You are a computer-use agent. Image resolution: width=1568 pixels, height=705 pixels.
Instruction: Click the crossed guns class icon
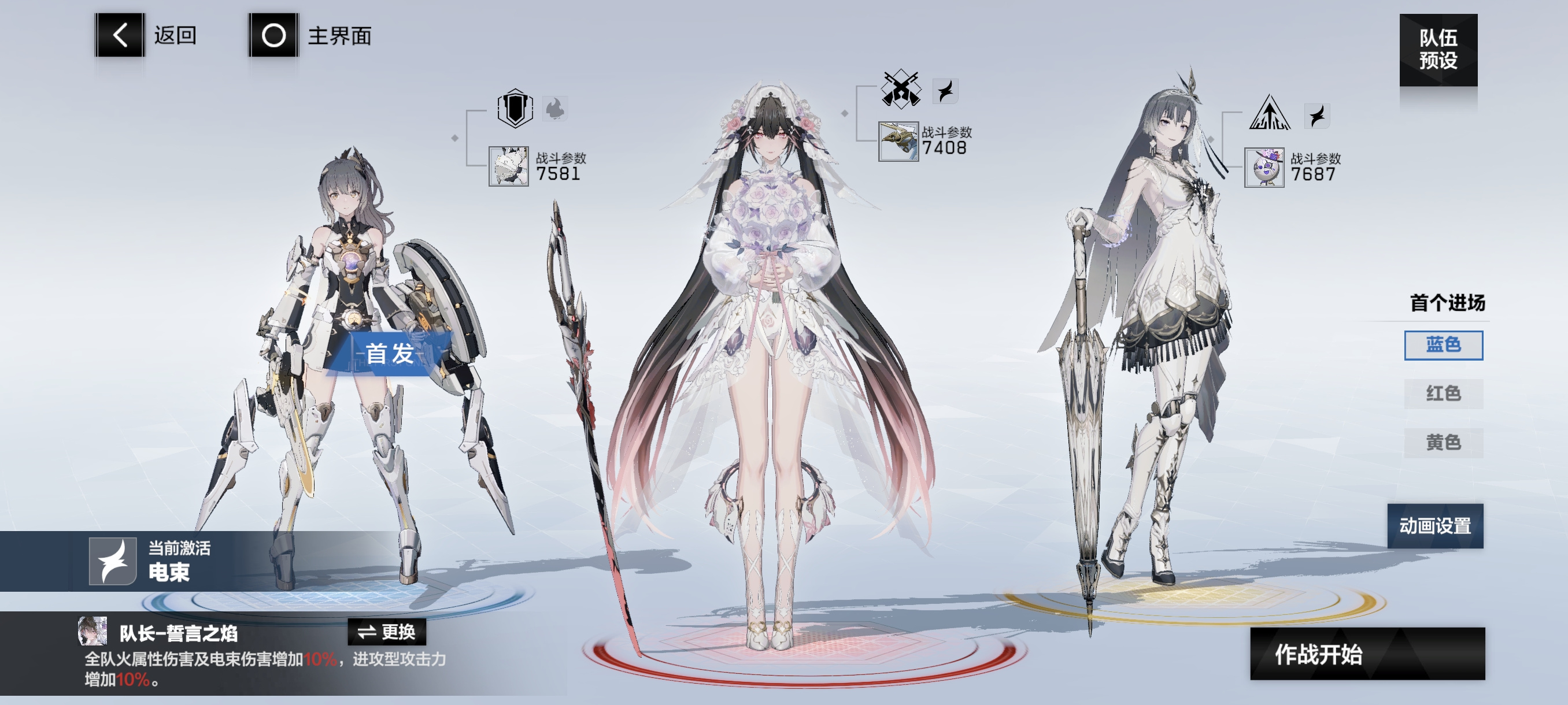click(x=900, y=90)
